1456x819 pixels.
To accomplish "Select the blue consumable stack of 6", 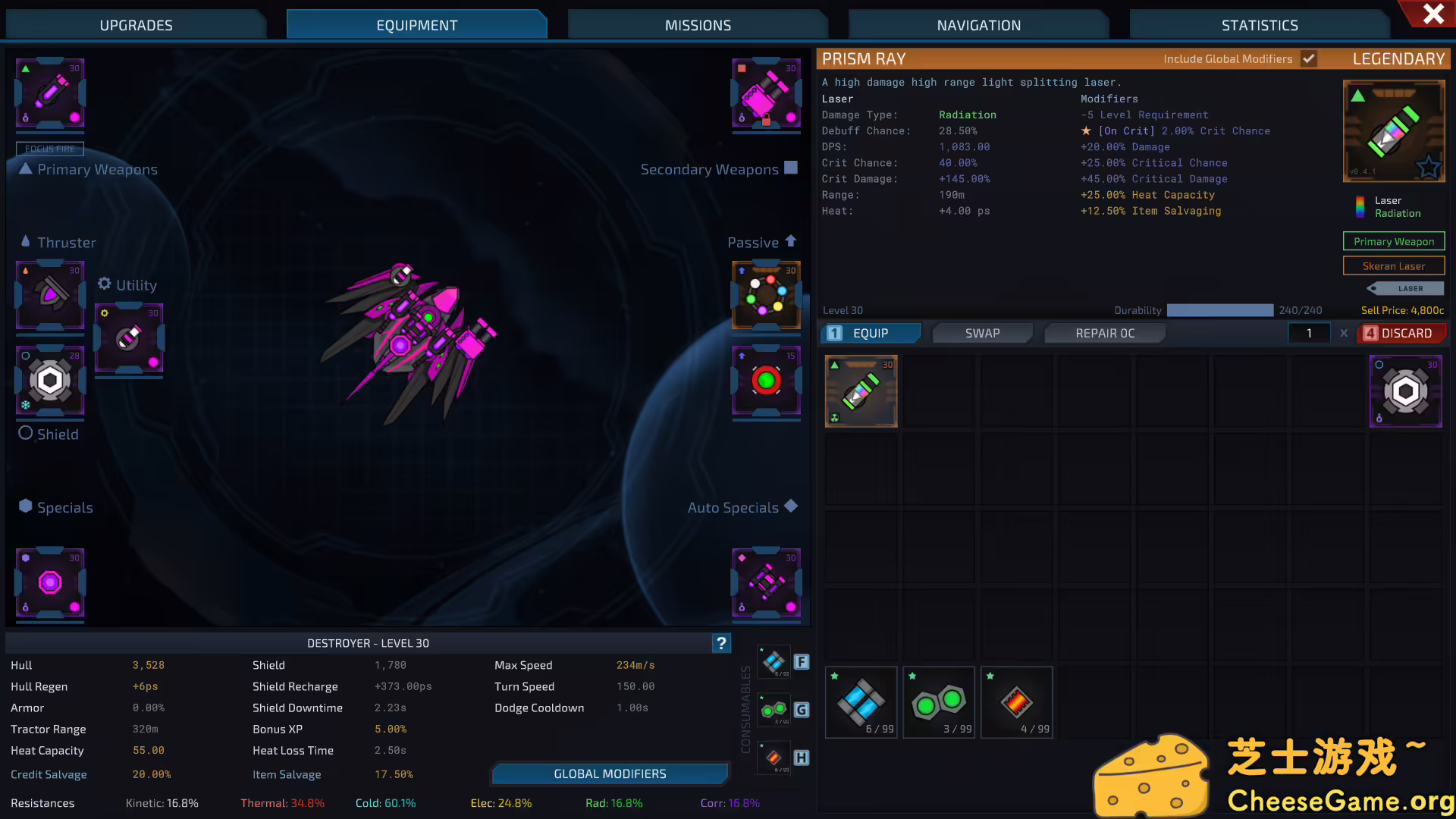I will pyautogui.click(x=861, y=701).
